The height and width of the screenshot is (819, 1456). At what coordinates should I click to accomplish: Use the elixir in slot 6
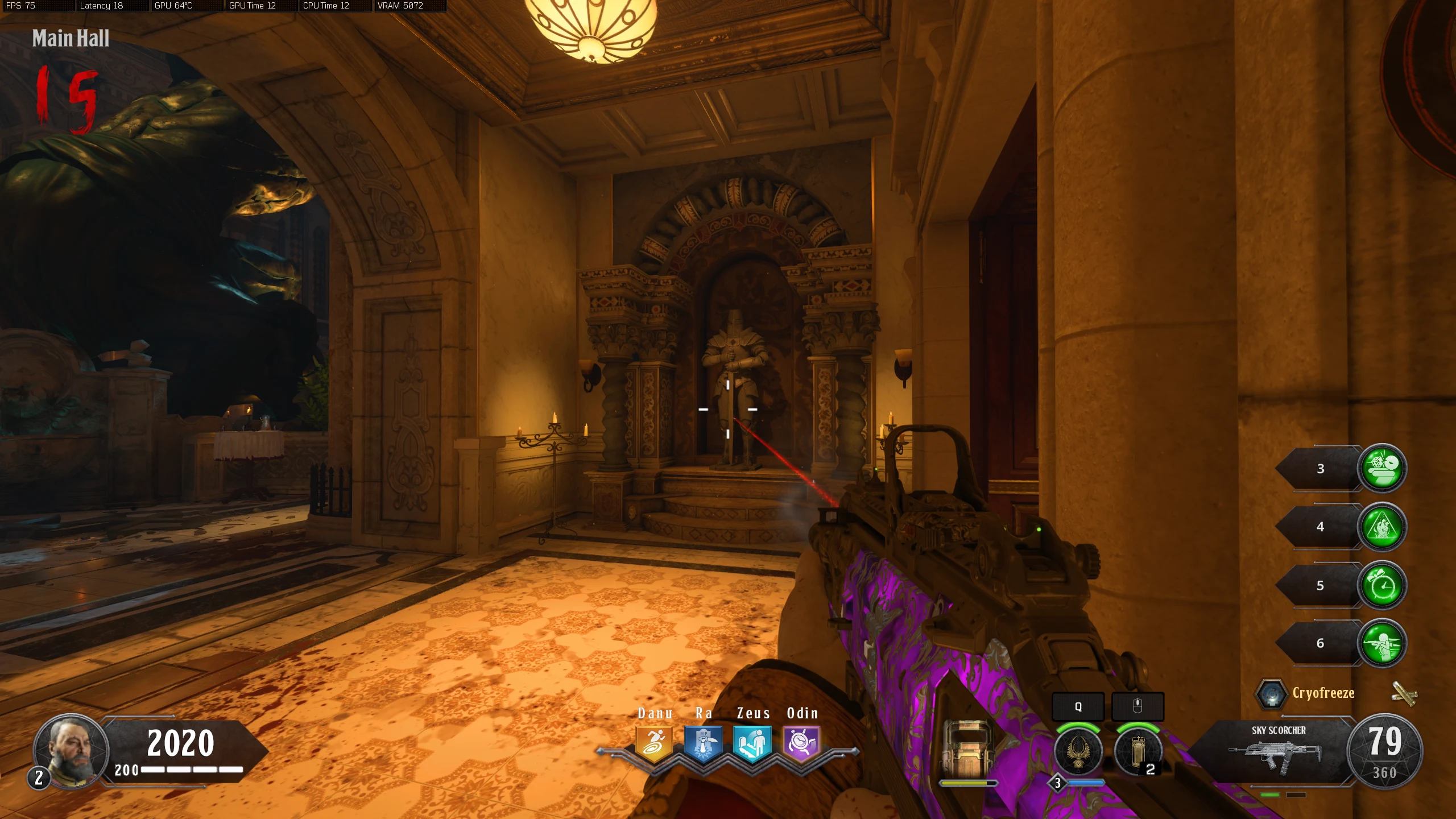tap(1381, 643)
